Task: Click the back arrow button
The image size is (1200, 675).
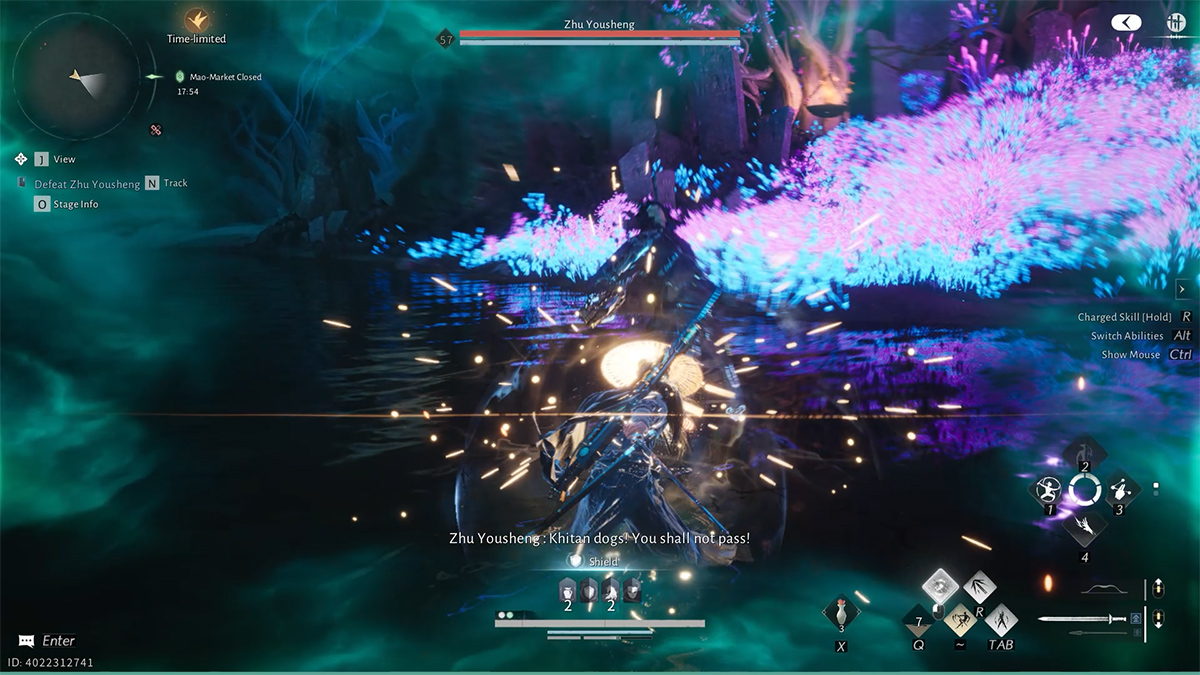Action: (x=1126, y=22)
